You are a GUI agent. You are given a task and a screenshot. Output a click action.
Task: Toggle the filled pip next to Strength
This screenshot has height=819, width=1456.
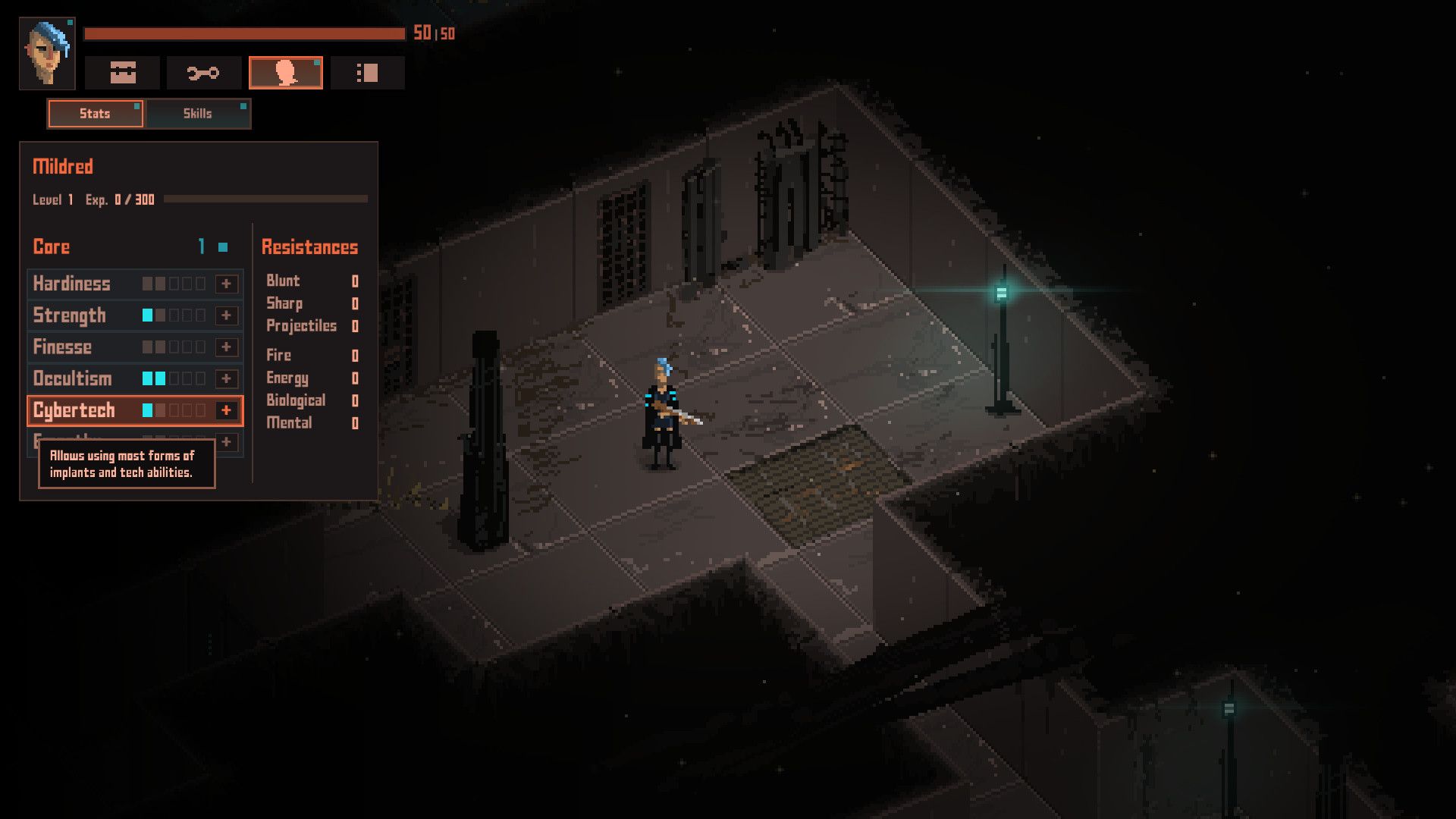[146, 315]
